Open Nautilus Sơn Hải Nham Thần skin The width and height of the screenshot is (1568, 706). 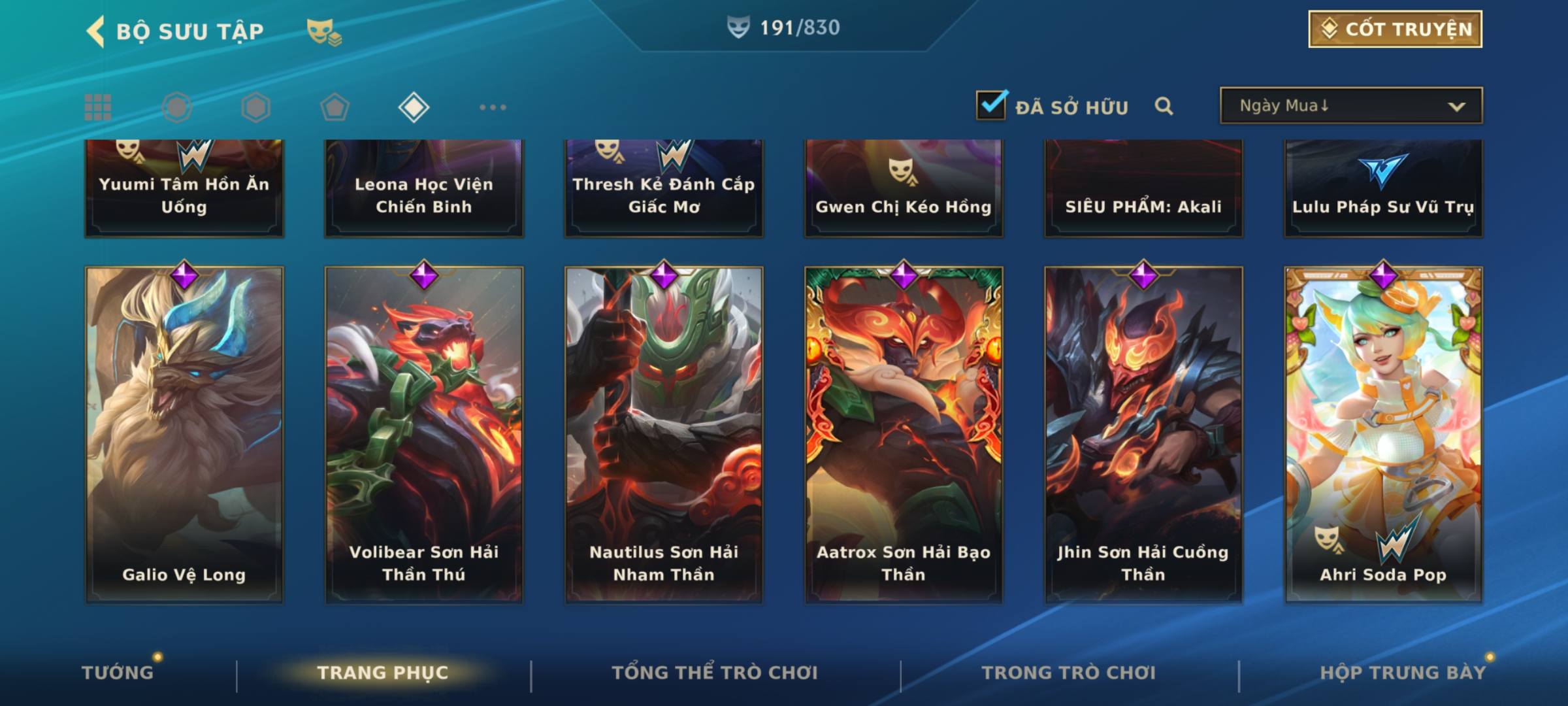[664, 435]
